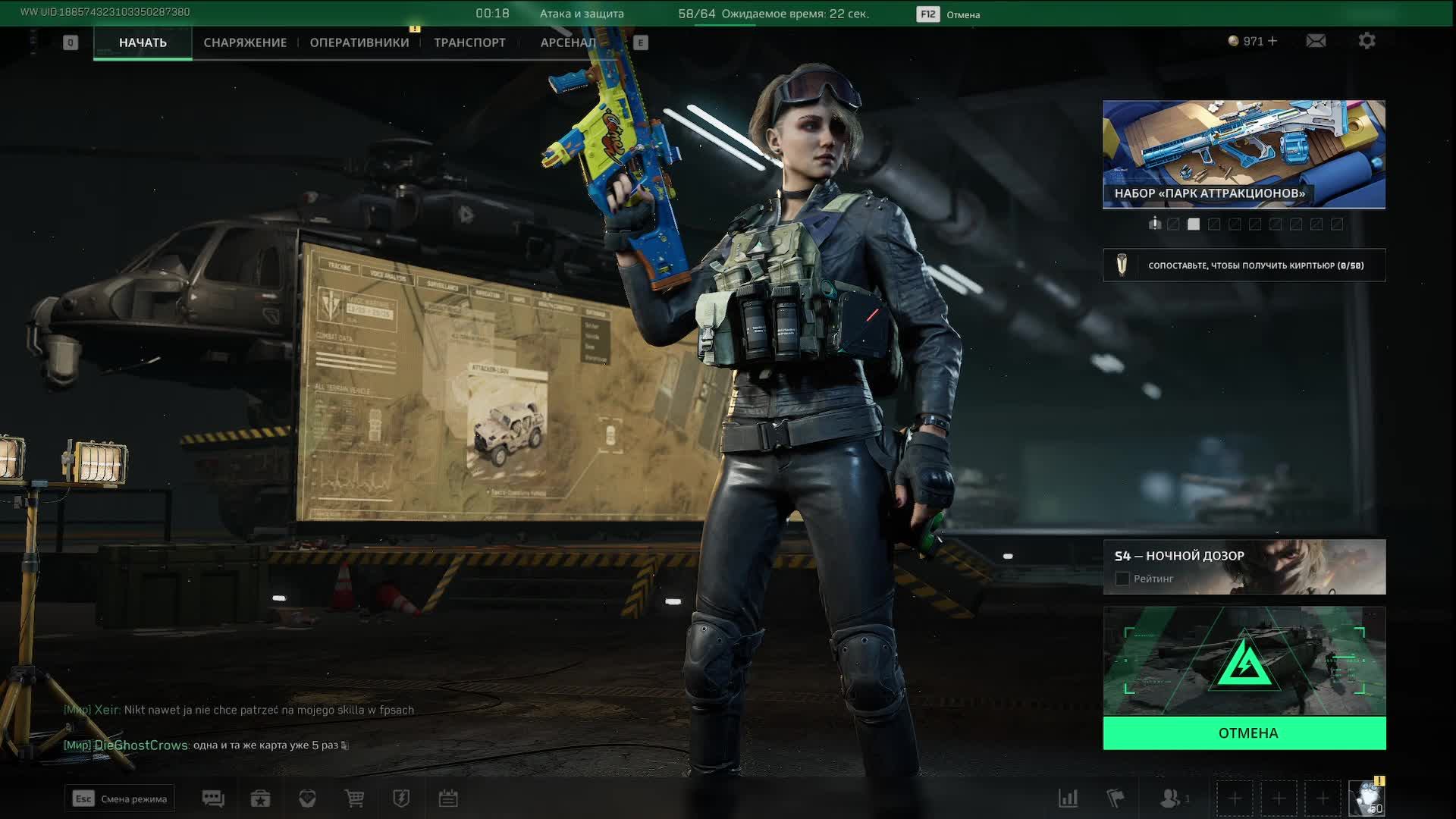Open the player profile avatar
1456x819 pixels.
1367,799
